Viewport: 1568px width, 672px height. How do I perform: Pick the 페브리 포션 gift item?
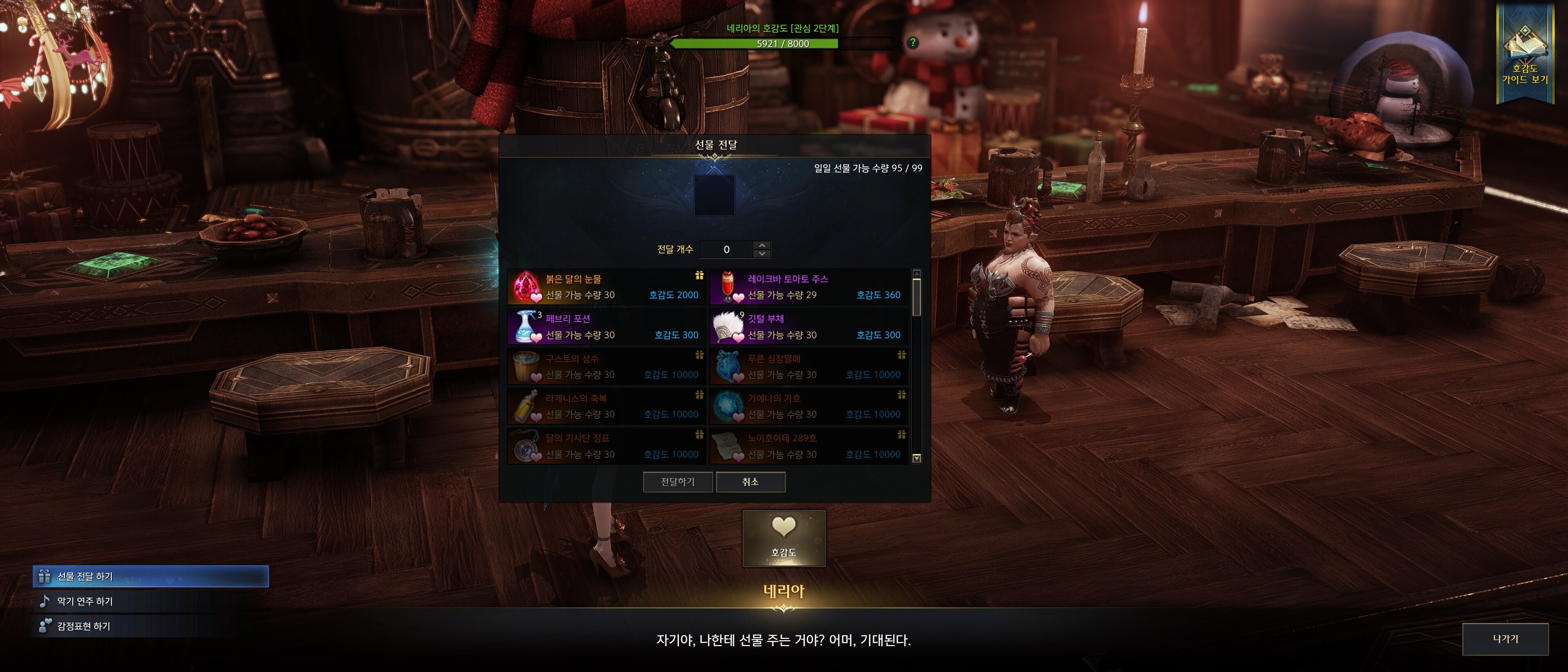pyautogui.click(x=606, y=327)
